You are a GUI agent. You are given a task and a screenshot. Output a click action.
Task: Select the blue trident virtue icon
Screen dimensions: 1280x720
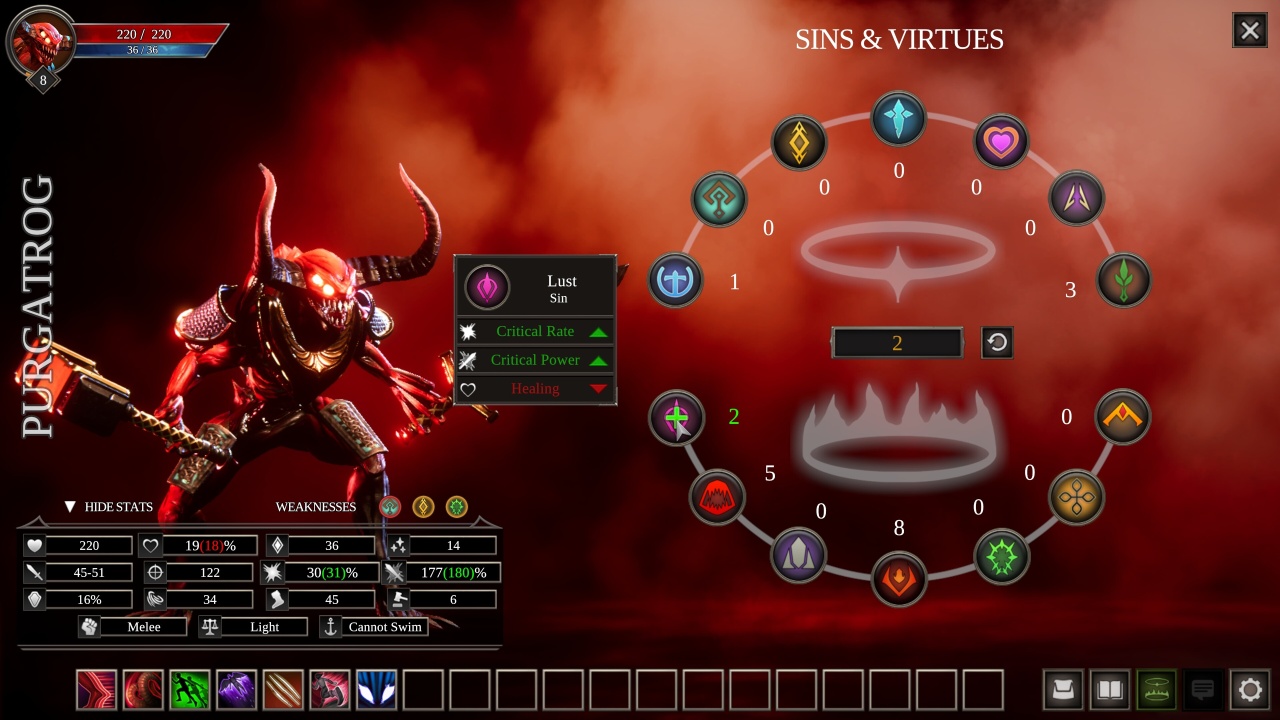(676, 280)
